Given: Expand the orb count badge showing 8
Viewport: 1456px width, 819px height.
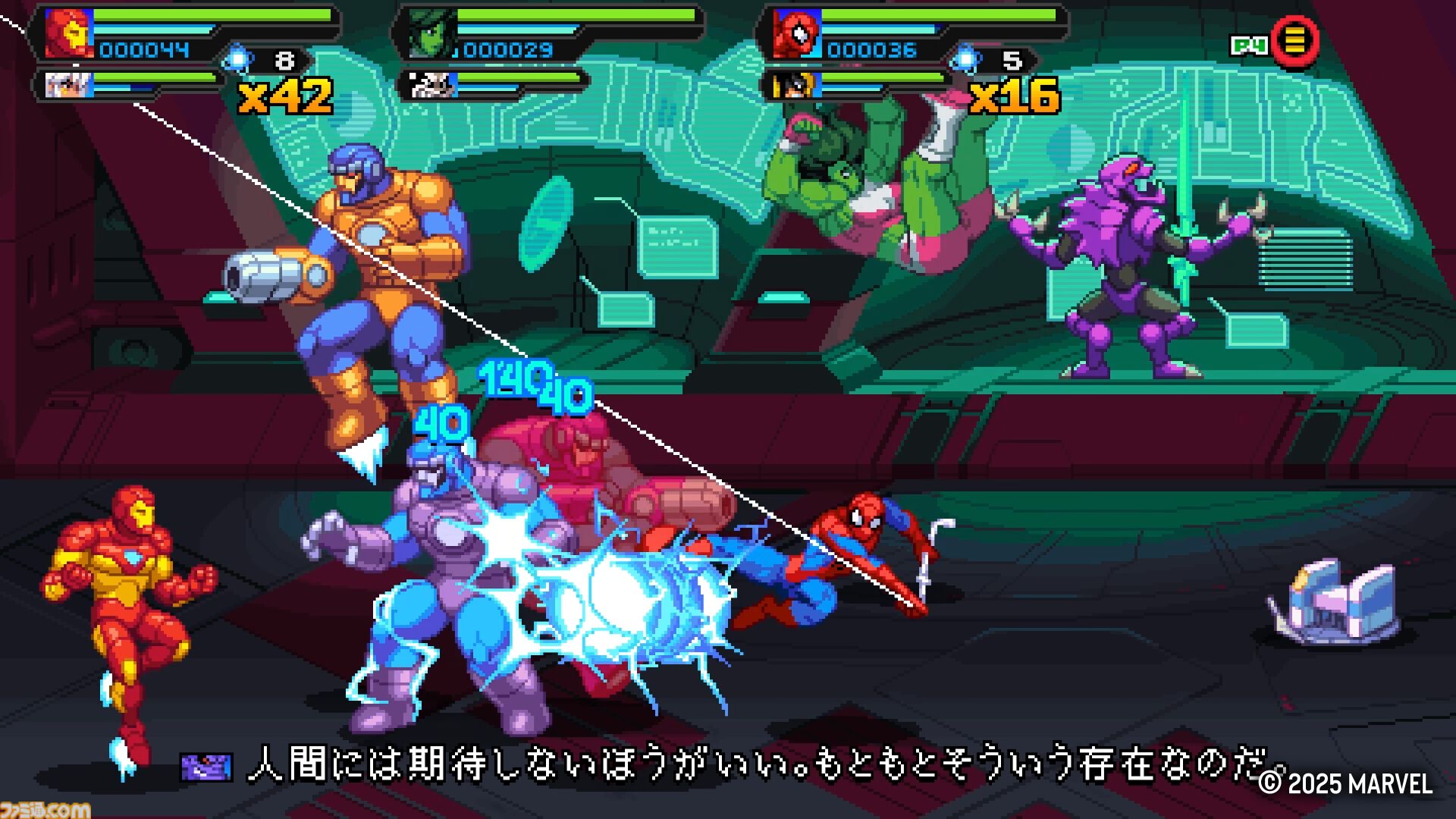Looking at the screenshot, I should coord(286,60).
